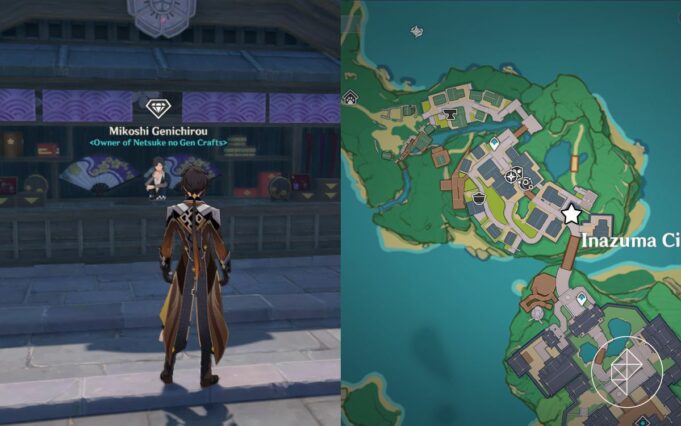Image resolution: width=681 pixels, height=426 pixels.
Task: Select the white star marker on the map
Action: coord(571,214)
